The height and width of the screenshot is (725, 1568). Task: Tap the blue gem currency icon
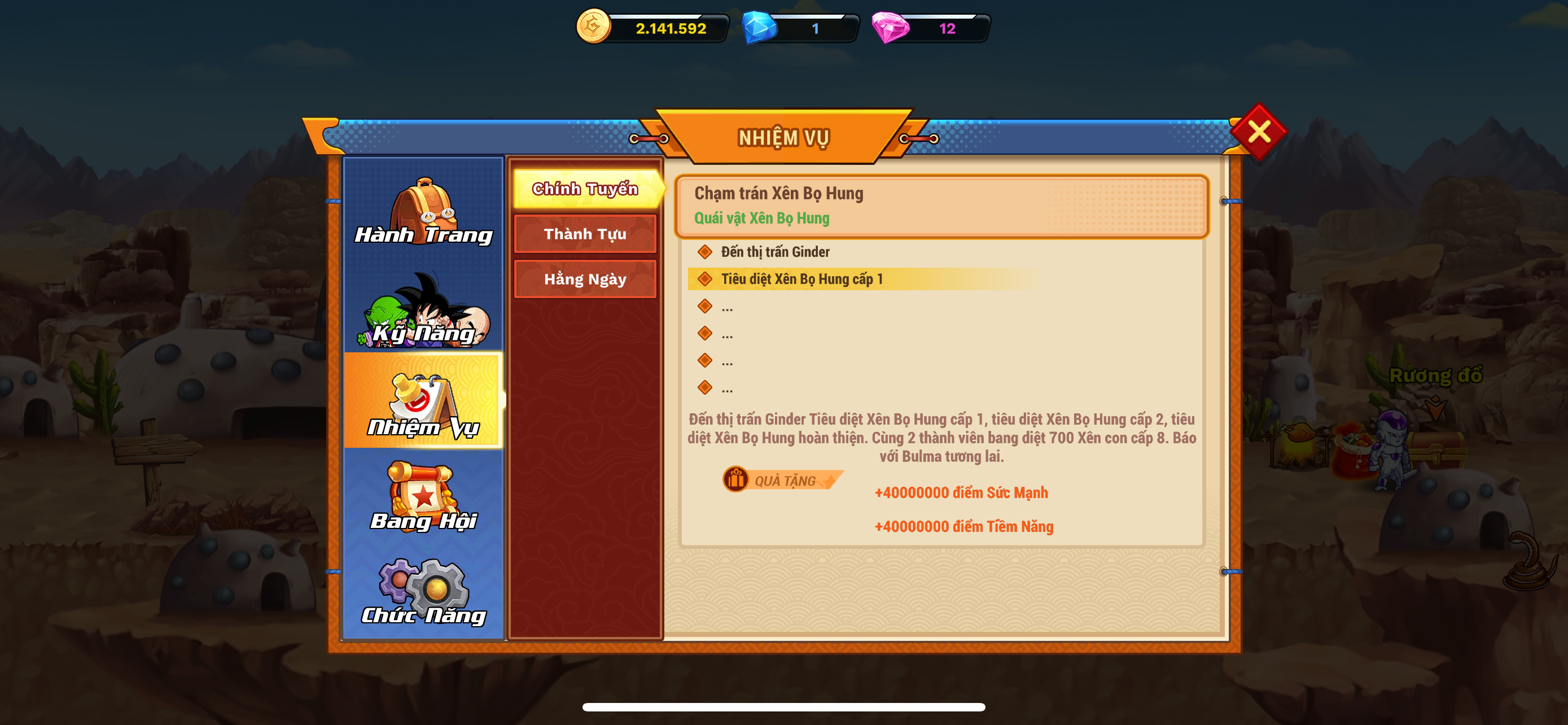click(x=759, y=28)
